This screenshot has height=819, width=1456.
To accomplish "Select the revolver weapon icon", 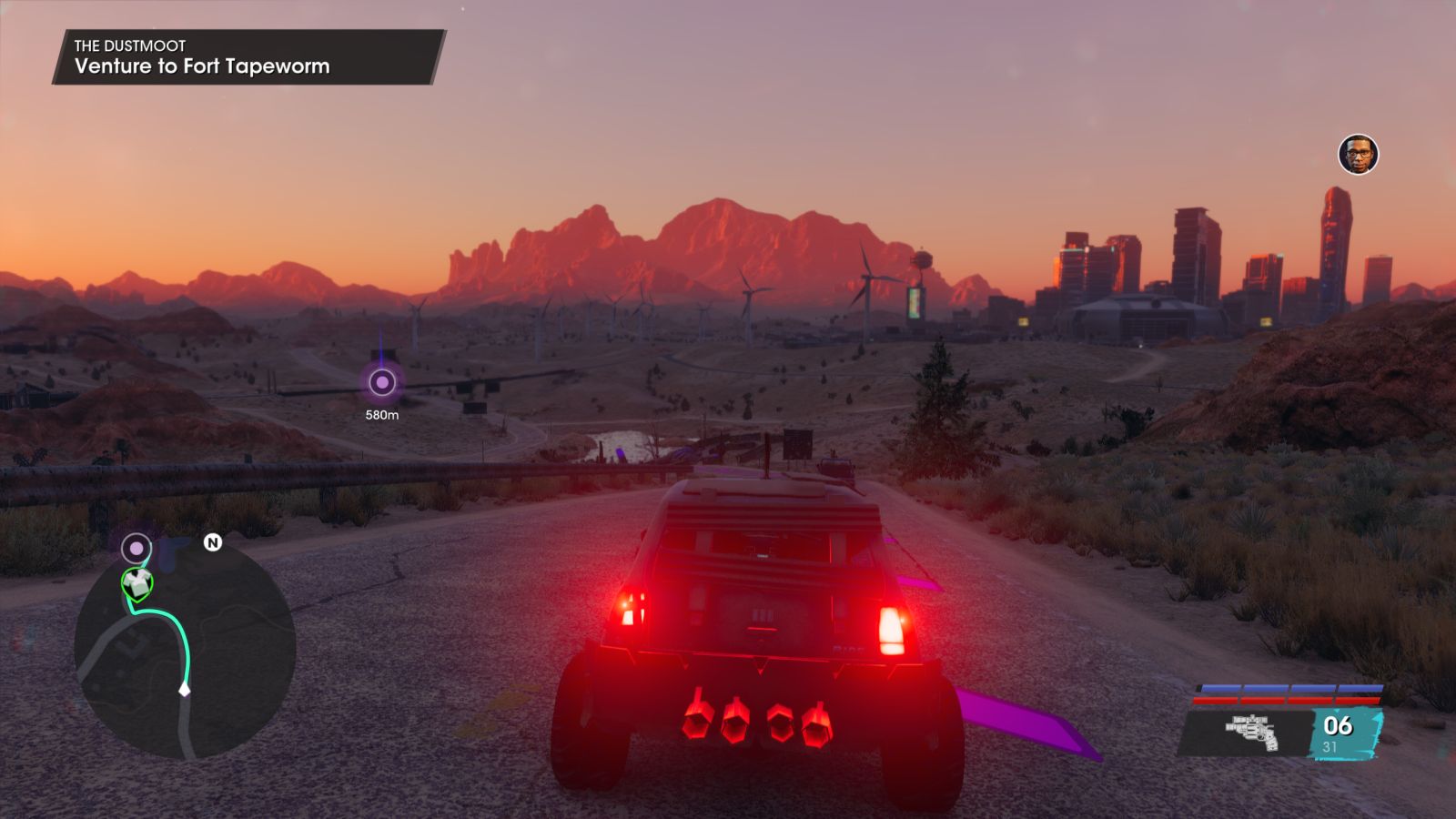I will pyautogui.click(x=1252, y=733).
